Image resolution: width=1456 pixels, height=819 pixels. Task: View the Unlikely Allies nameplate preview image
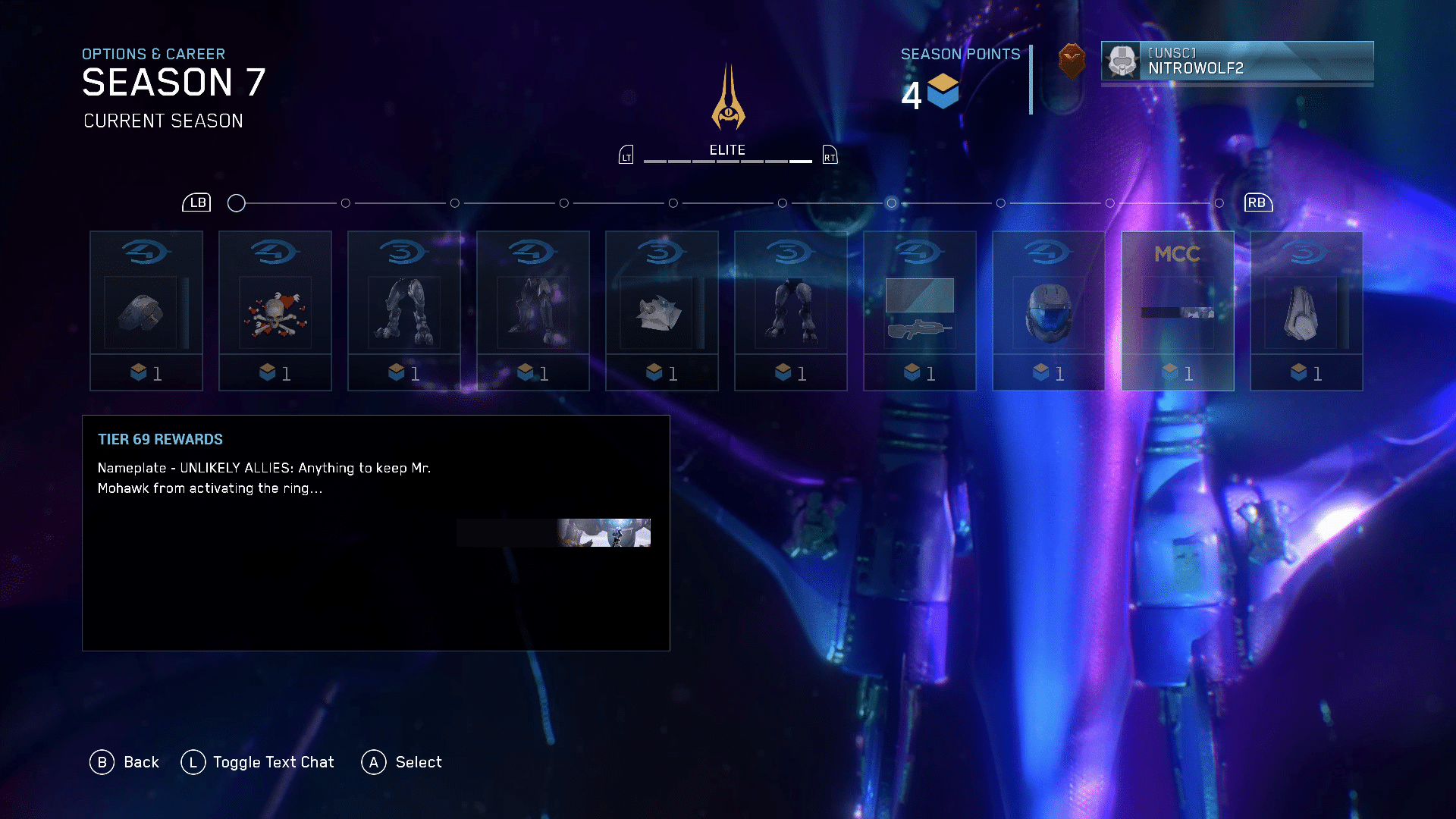pyautogui.click(x=554, y=532)
